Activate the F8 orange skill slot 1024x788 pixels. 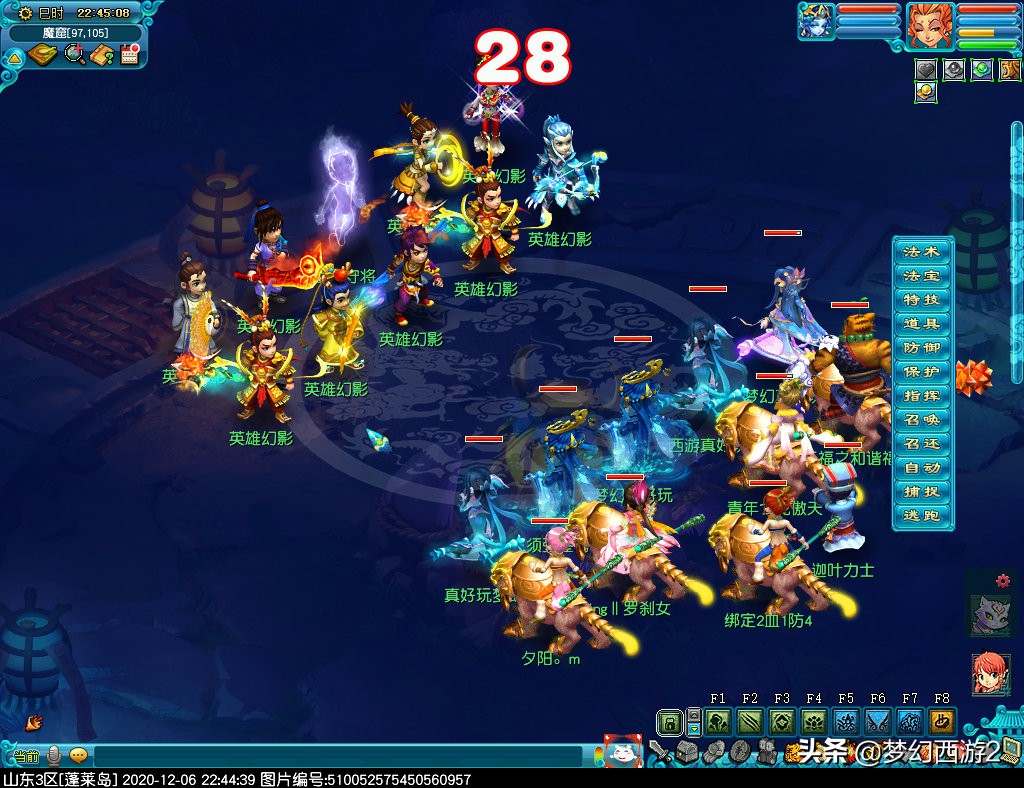[941, 722]
